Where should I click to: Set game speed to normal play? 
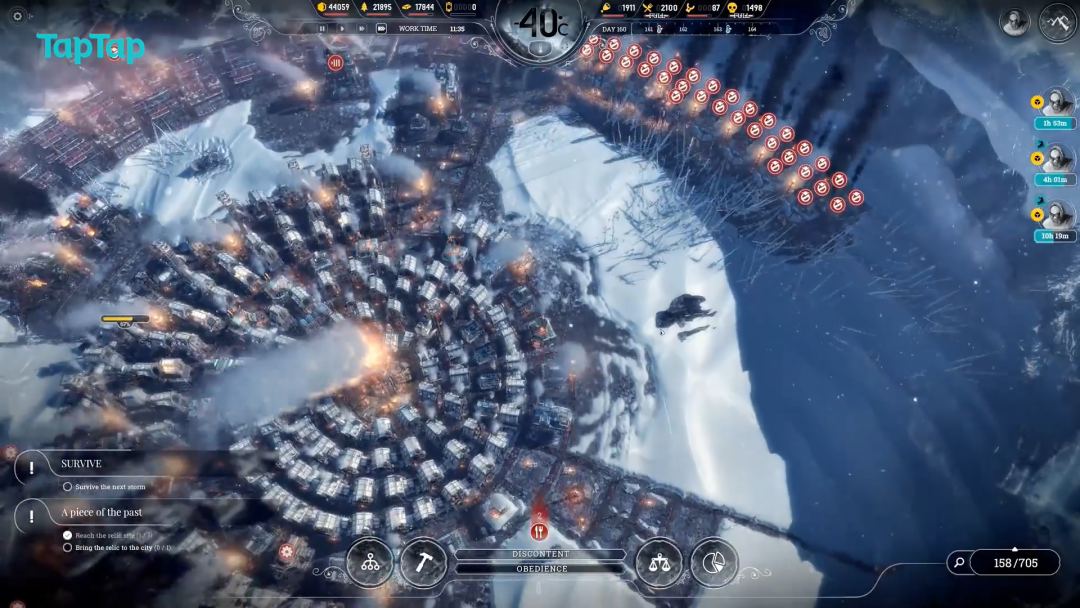(342, 29)
